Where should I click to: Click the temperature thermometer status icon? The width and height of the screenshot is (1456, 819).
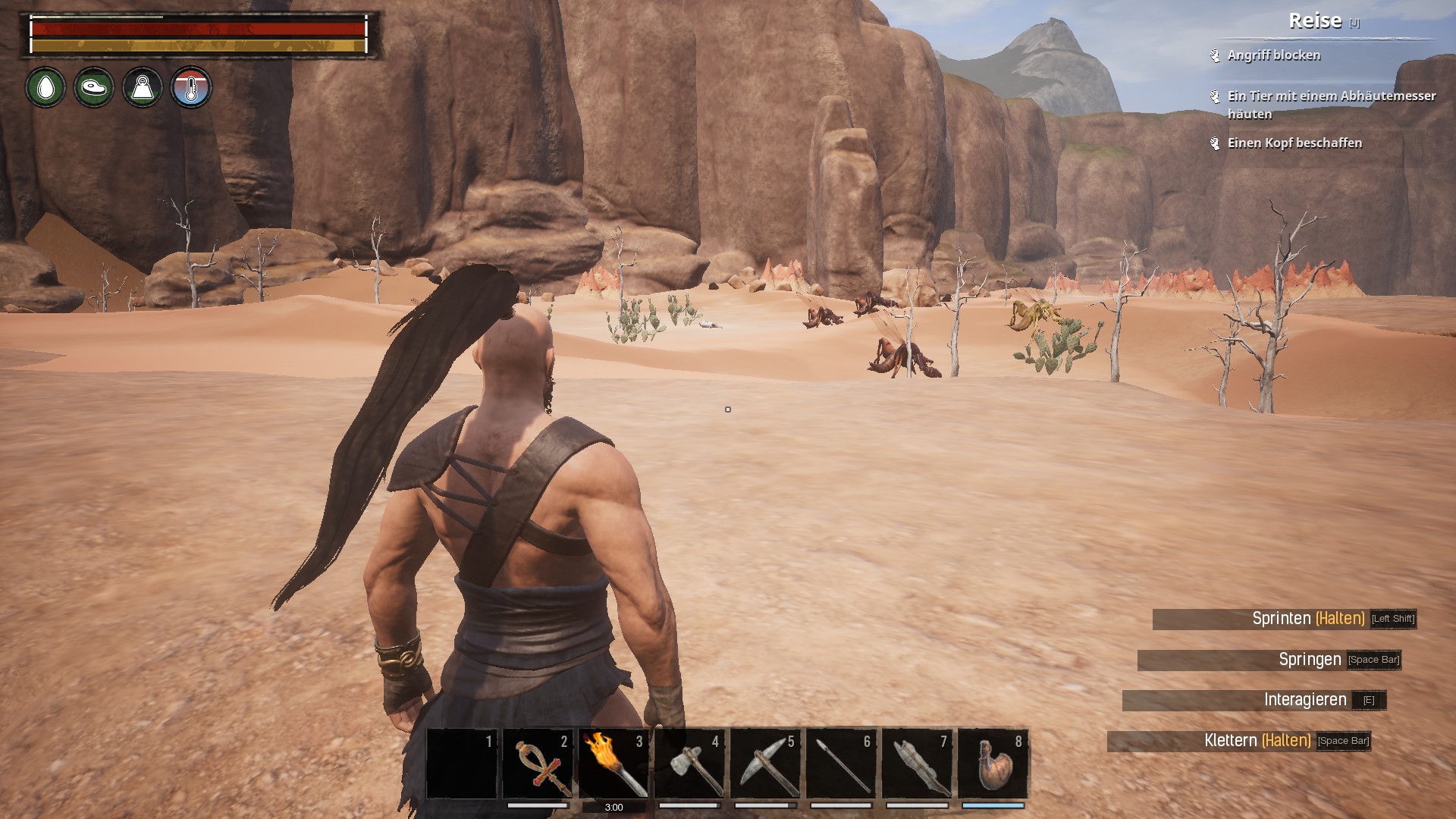(191, 88)
